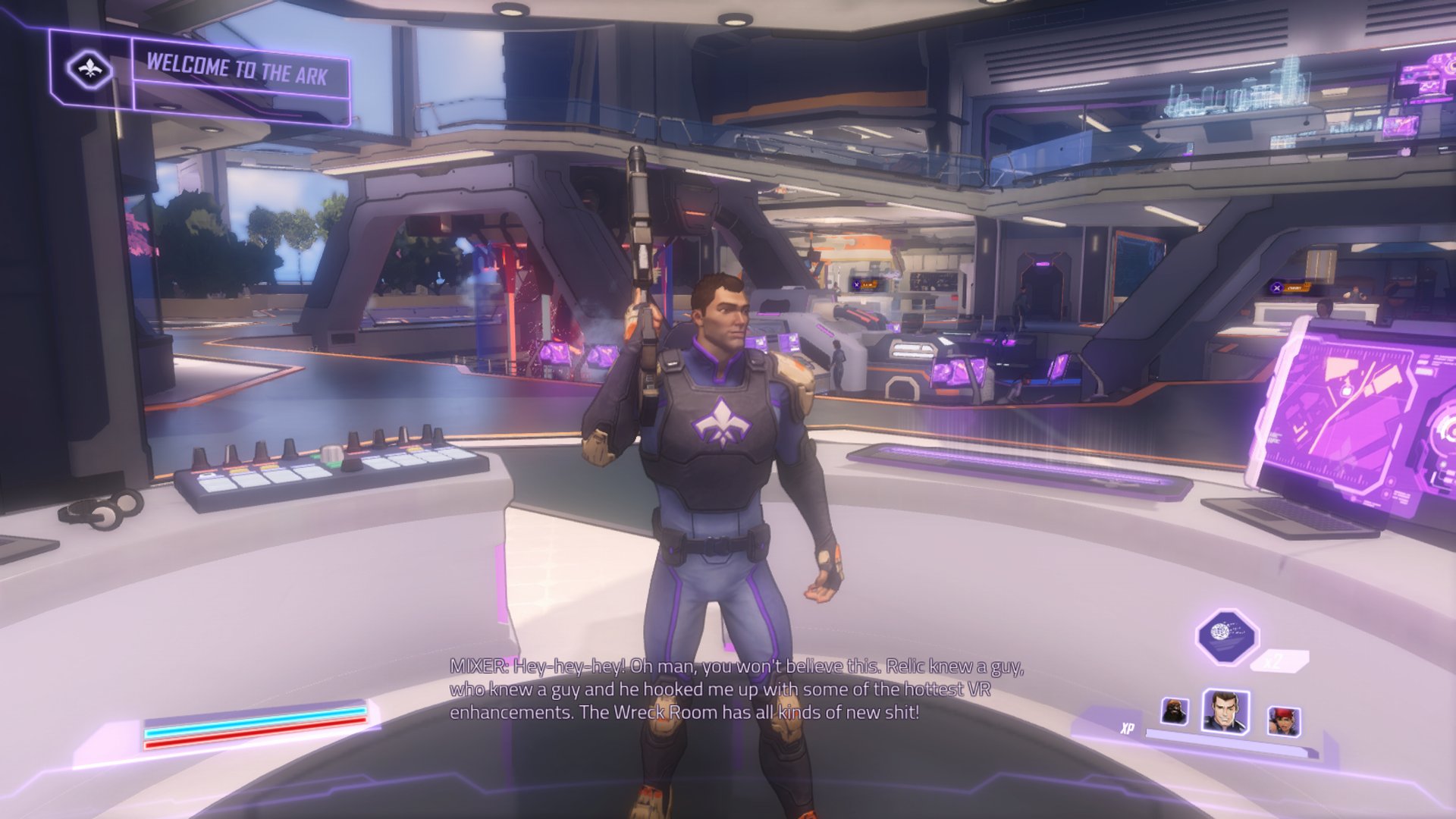Choose the center dark-haired agent portrait
Screen dimensions: 1456x819
[1225, 711]
